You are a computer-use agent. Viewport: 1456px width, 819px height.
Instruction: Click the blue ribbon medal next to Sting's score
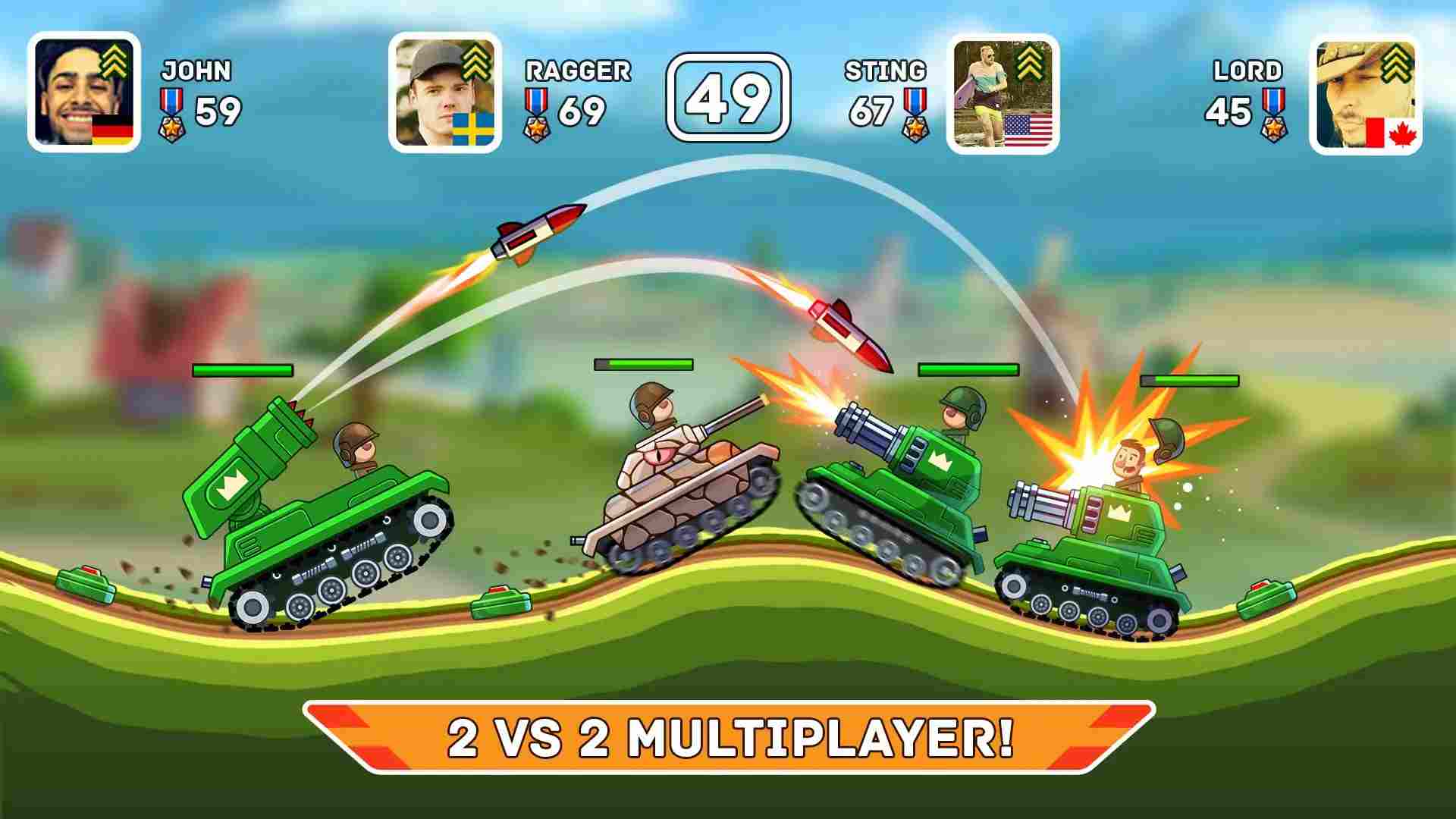click(915, 99)
